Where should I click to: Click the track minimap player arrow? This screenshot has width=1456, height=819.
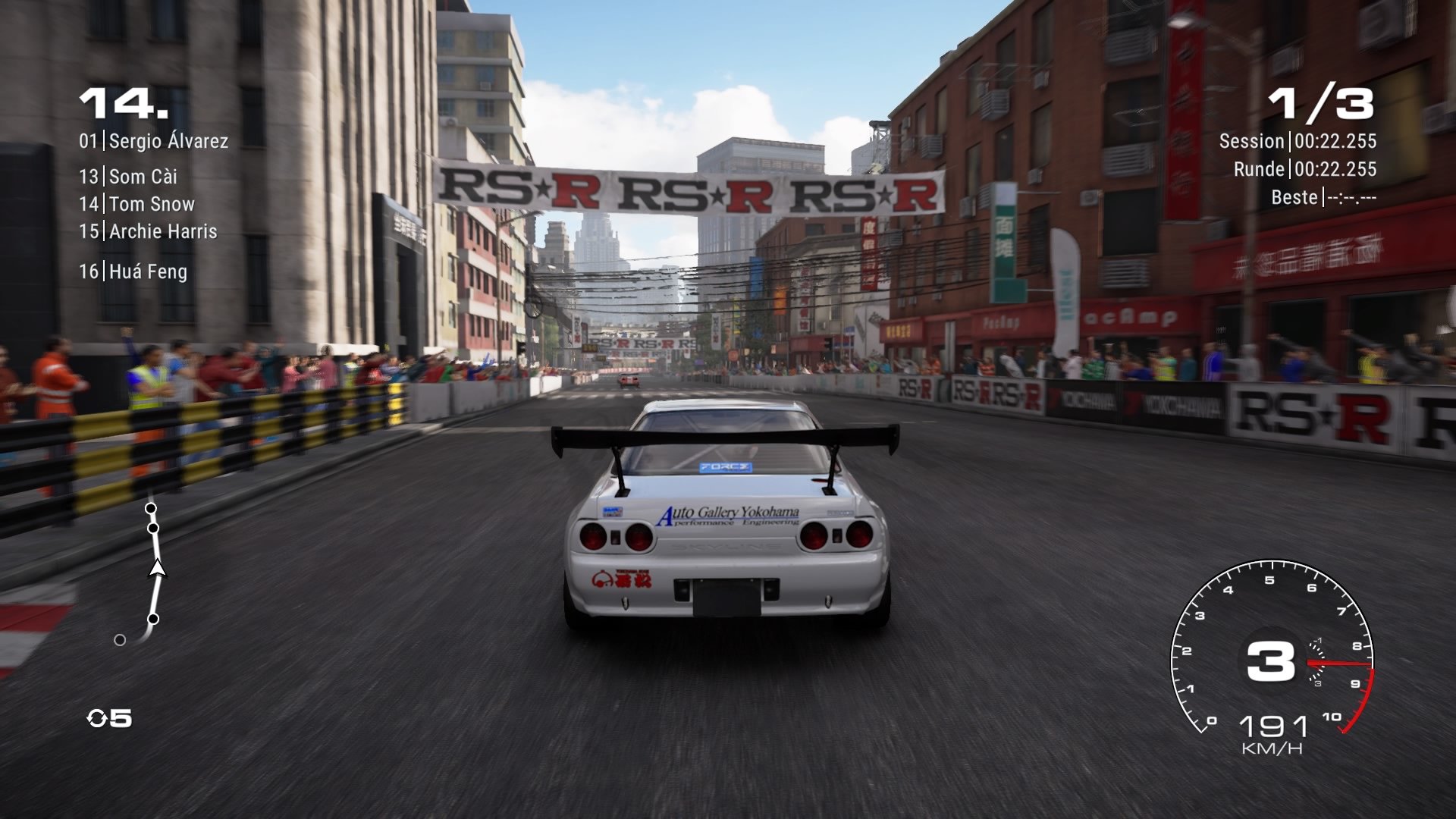click(157, 568)
